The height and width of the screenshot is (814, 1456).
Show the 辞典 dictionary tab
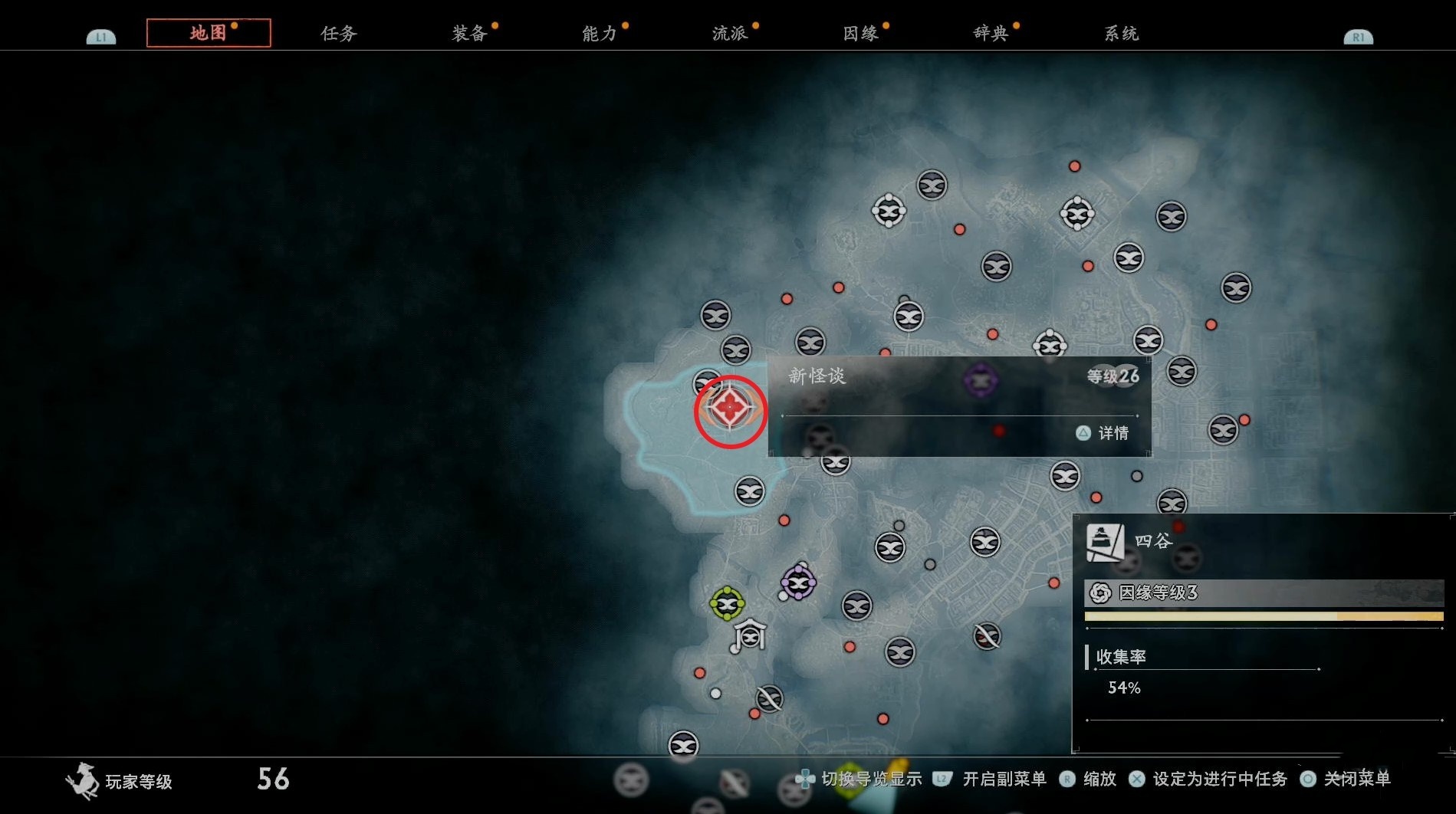coord(991,34)
